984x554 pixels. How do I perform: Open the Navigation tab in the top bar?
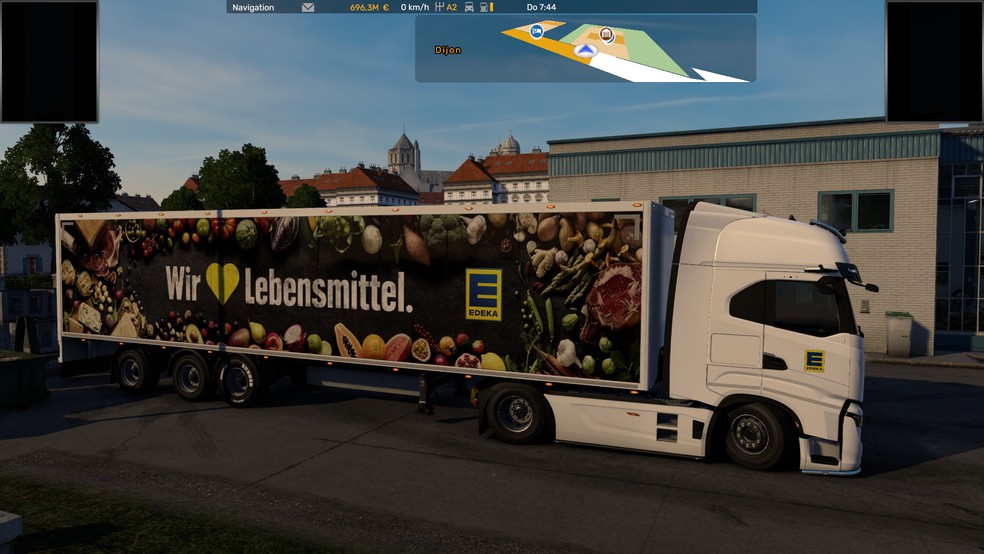tap(253, 7)
